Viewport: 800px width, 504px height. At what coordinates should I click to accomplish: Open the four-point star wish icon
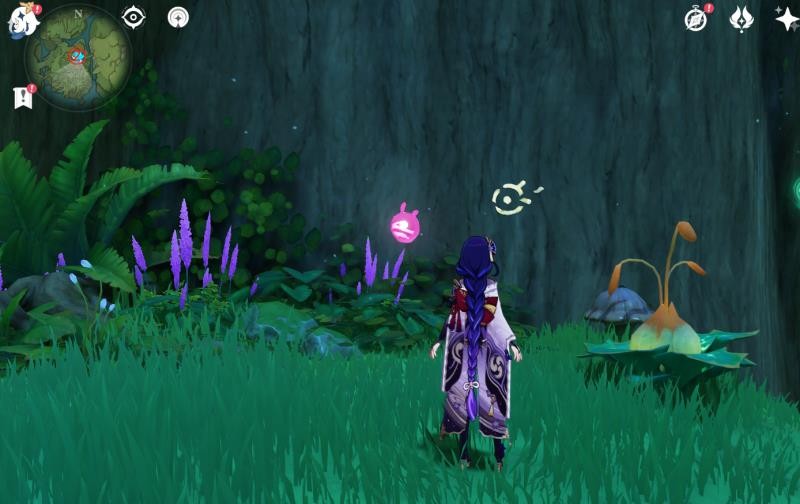click(786, 18)
